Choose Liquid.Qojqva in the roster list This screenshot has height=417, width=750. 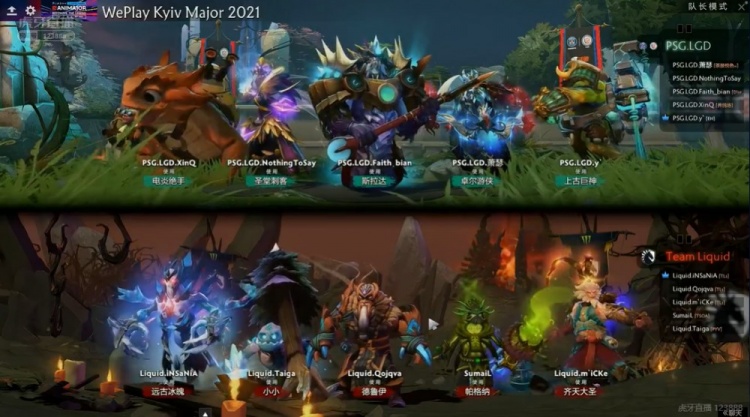(694, 288)
